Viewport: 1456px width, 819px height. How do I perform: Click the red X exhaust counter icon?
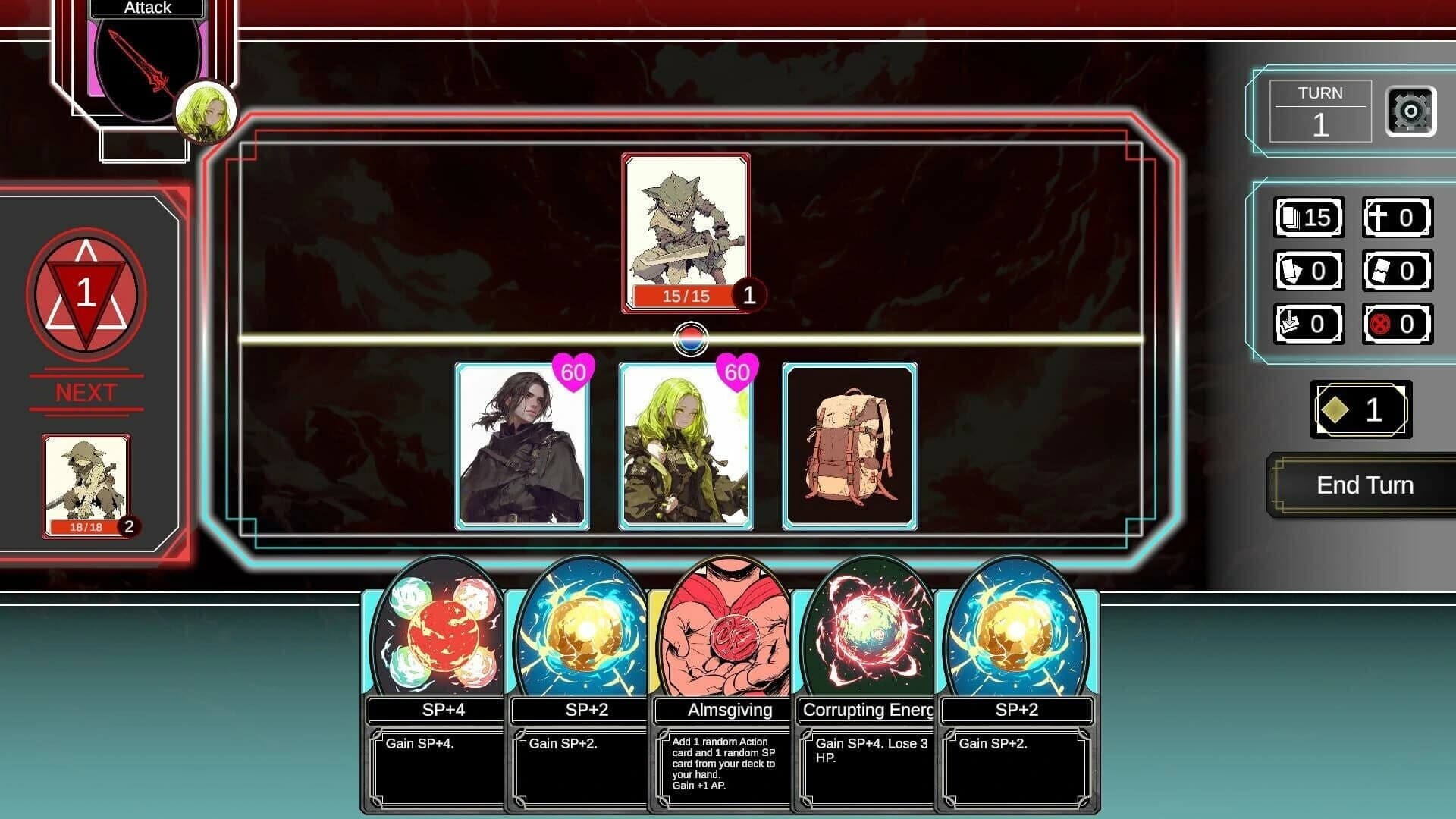click(1398, 324)
